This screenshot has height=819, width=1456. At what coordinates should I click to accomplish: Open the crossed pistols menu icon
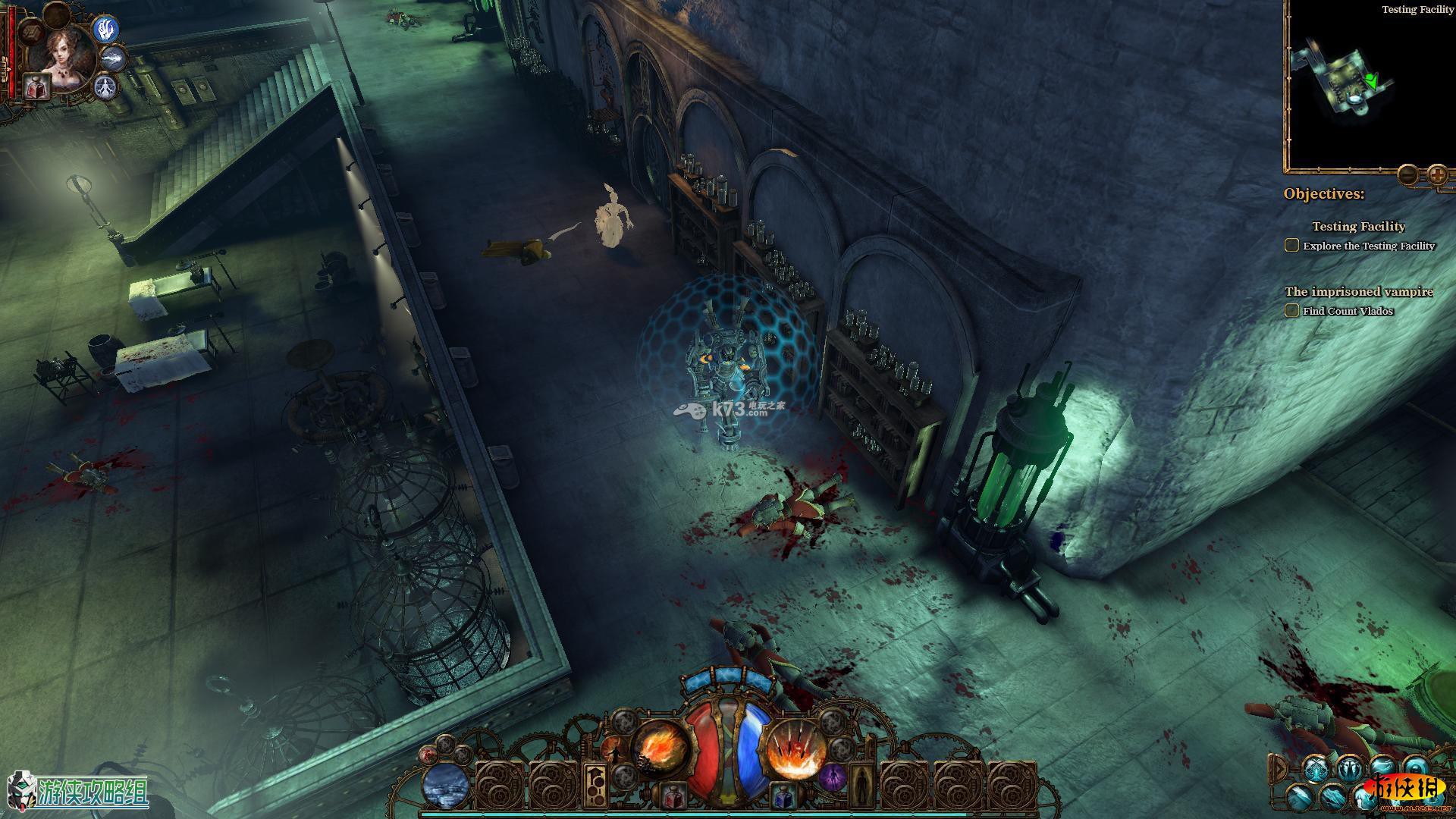1316,768
